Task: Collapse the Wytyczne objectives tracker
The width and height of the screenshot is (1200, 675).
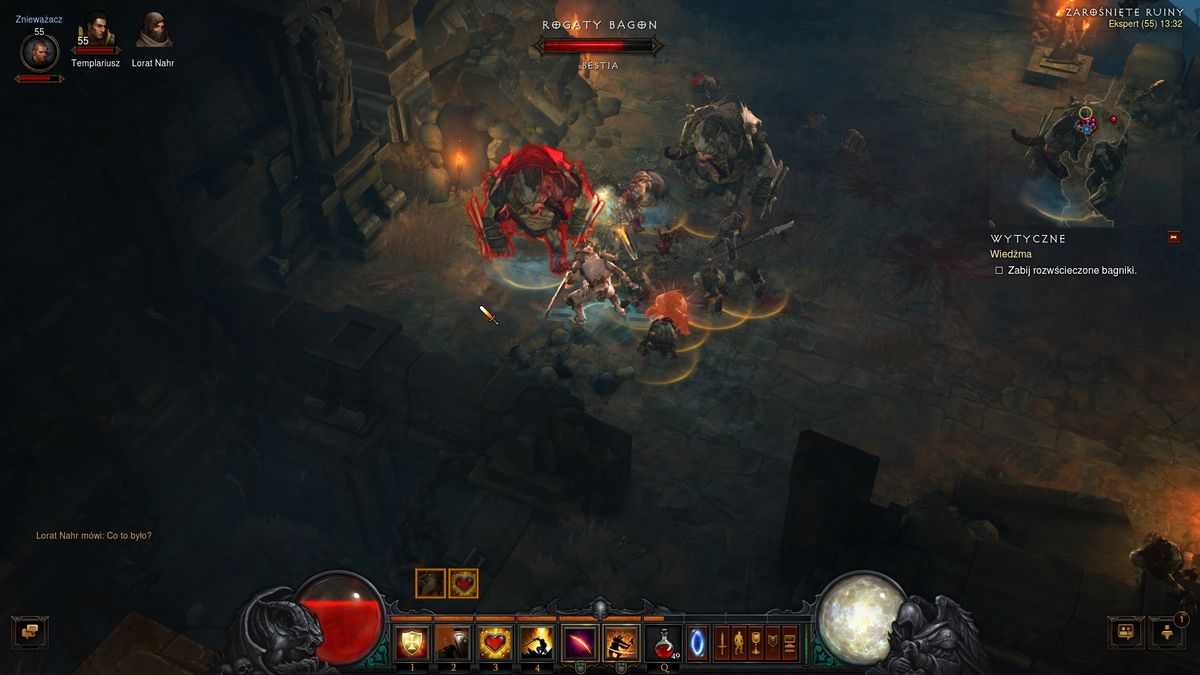Action: point(1174,238)
